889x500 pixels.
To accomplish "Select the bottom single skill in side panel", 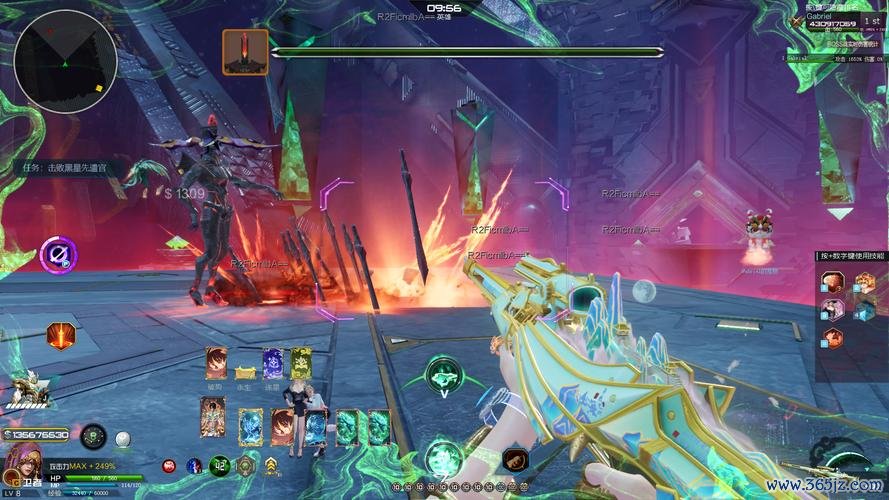I will tap(833, 337).
